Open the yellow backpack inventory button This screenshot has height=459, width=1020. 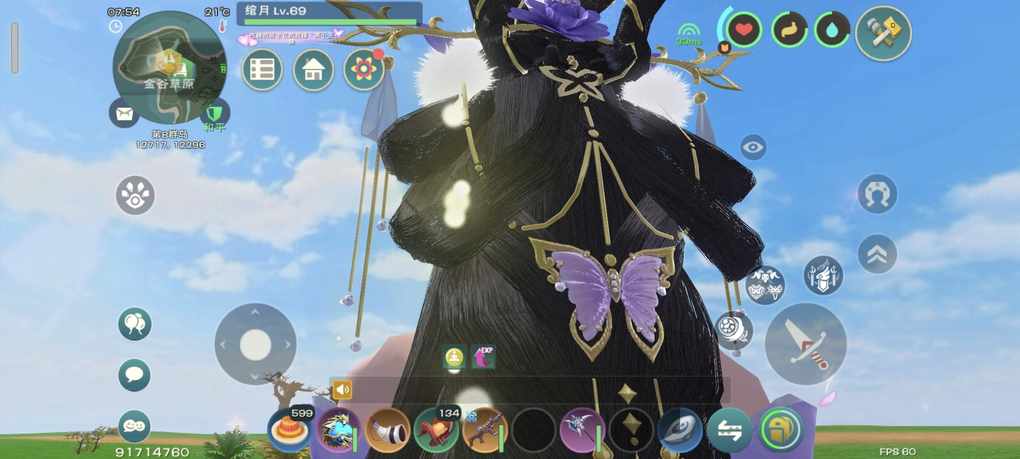(780, 430)
